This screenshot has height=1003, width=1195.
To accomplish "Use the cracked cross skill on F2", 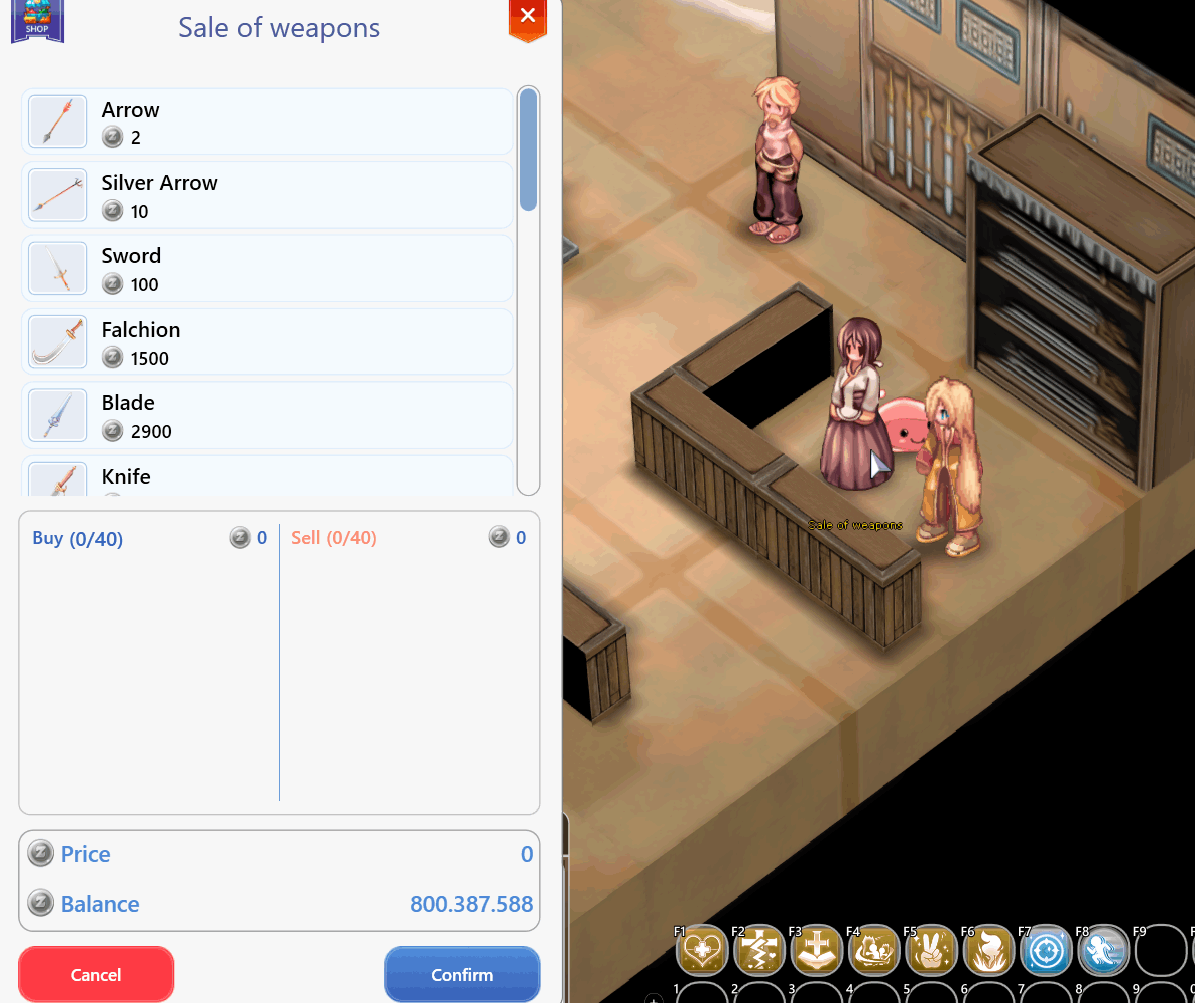I will pyautogui.click(x=760, y=950).
